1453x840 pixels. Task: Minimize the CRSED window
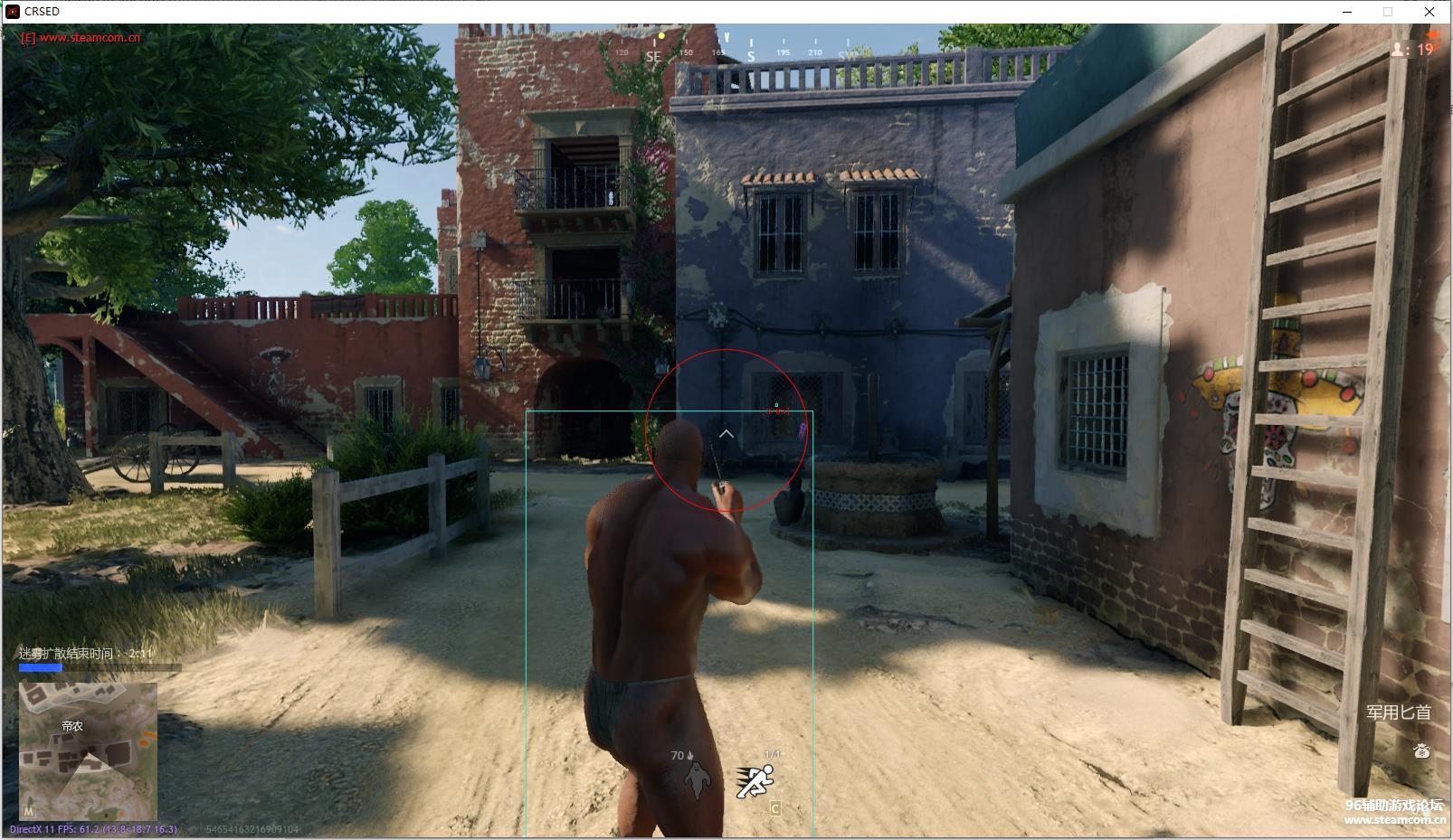pyautogui.click(x=1347, y=12)
